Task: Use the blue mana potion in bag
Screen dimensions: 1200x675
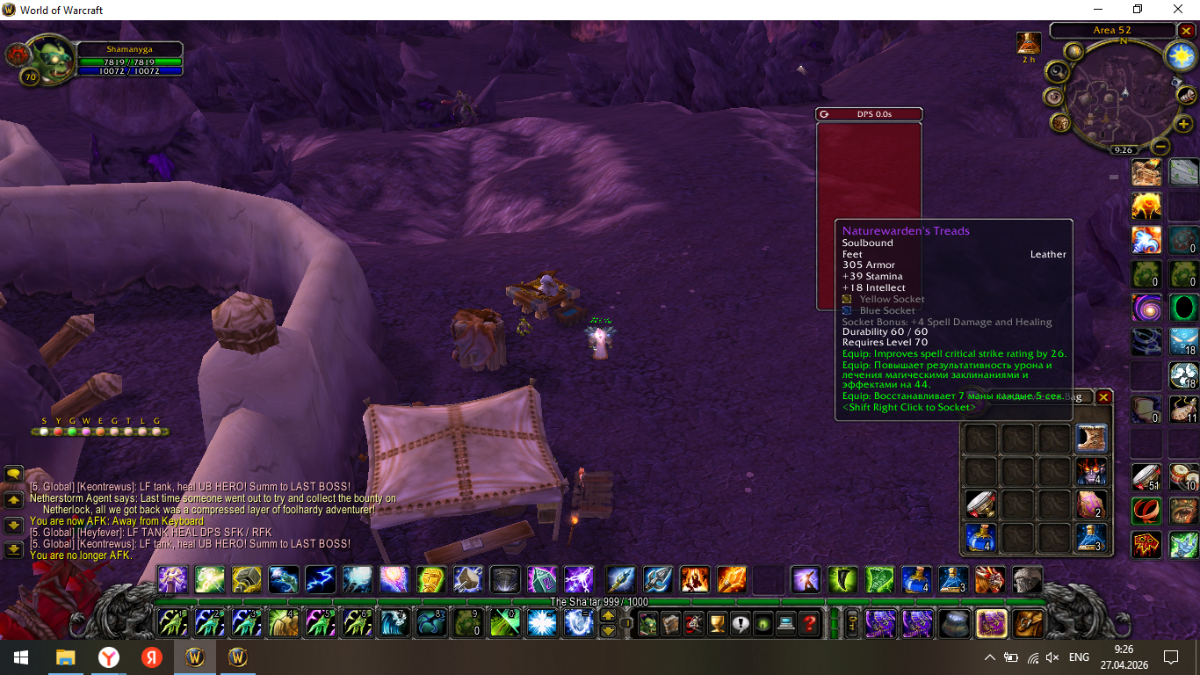Action: coord(981,537)
